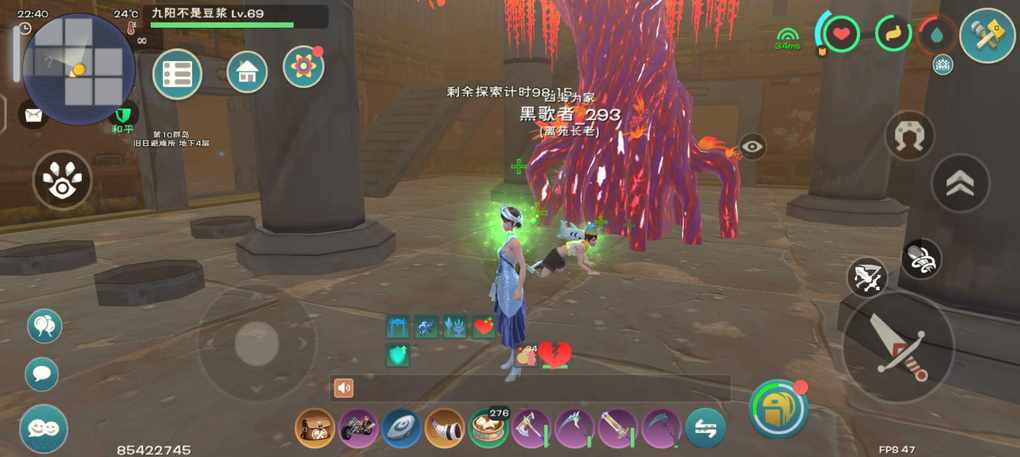This screenshot has height=457, width=1020.
Task: Select the treasure chest hotbar slot
Action: pos(315,428)
